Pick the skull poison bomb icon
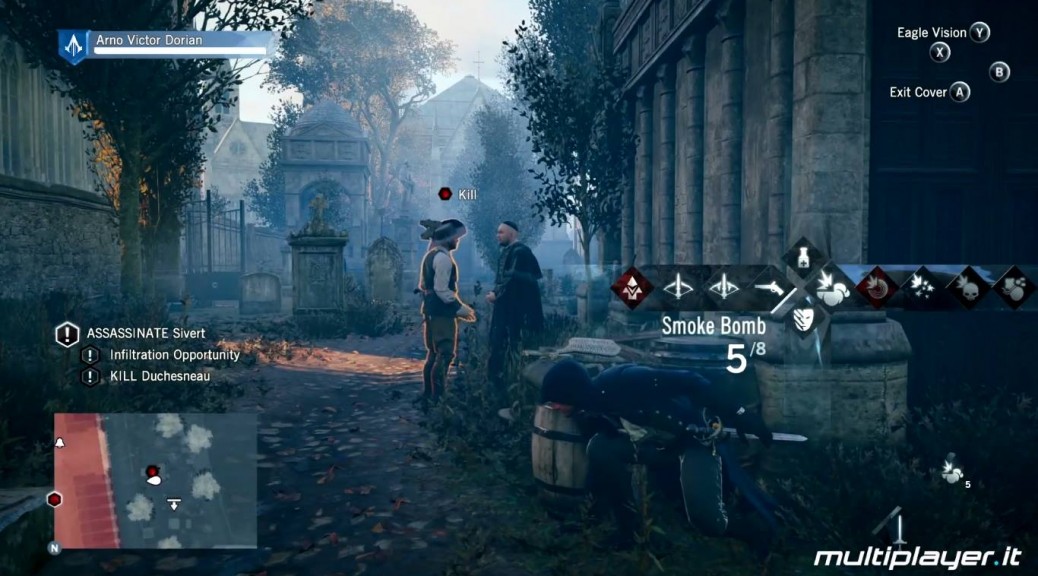Image resolution: width=1038 pixels, height=576 pixels. coord(968,287)
